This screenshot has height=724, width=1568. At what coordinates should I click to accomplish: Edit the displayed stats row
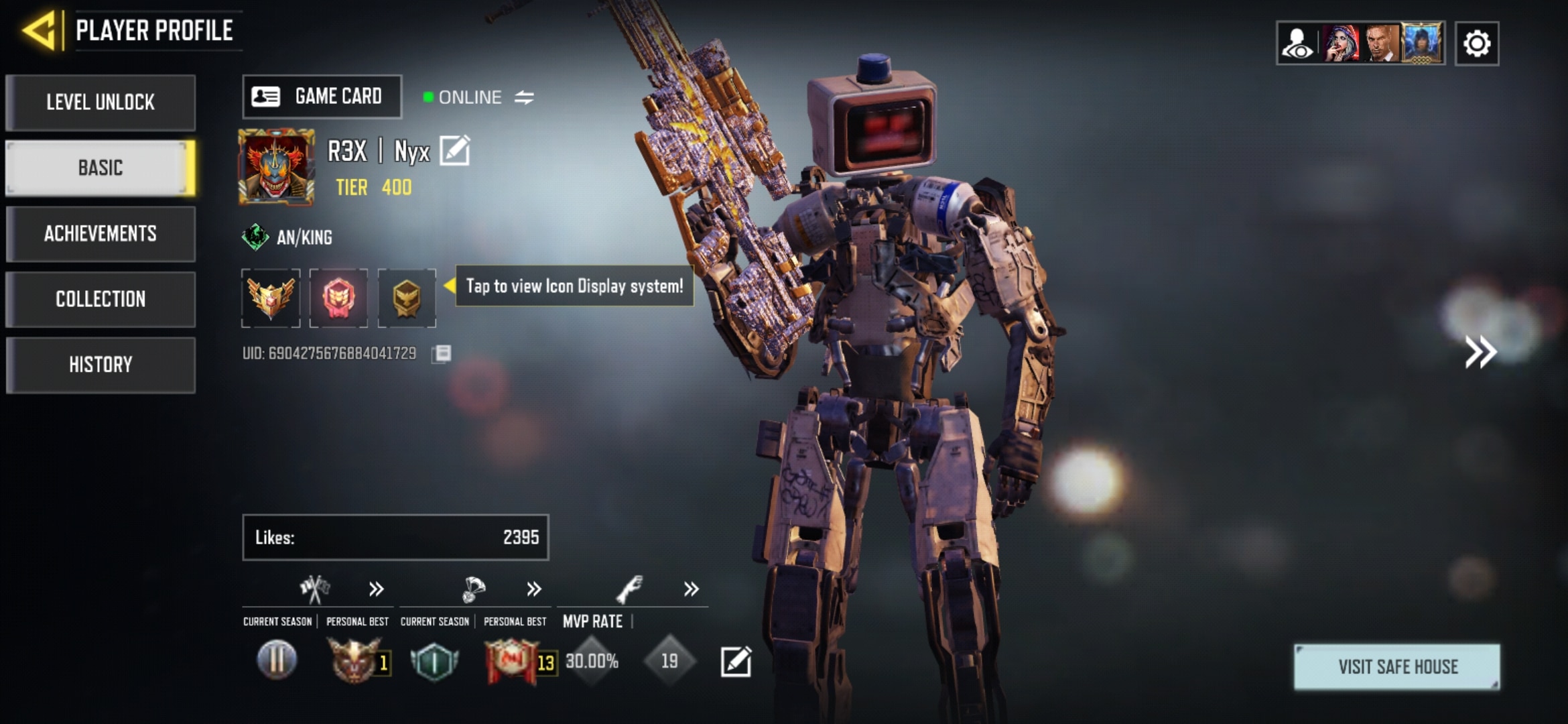click(736, 662)
